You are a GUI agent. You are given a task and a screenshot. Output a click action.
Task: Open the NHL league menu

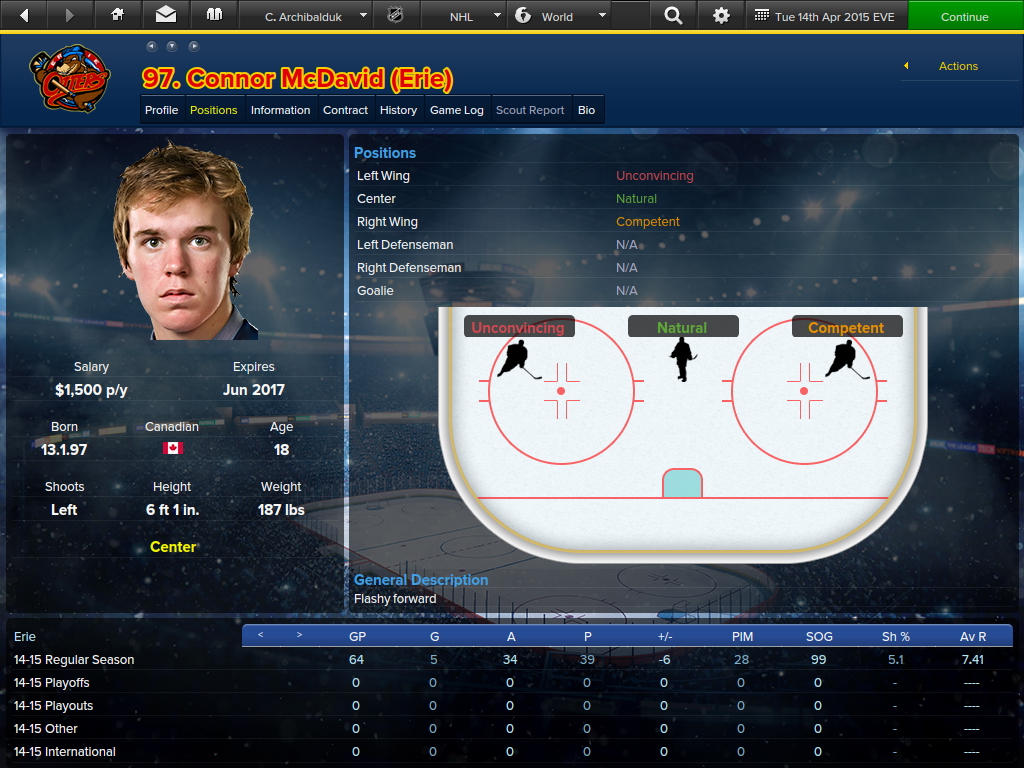point(461,16)
